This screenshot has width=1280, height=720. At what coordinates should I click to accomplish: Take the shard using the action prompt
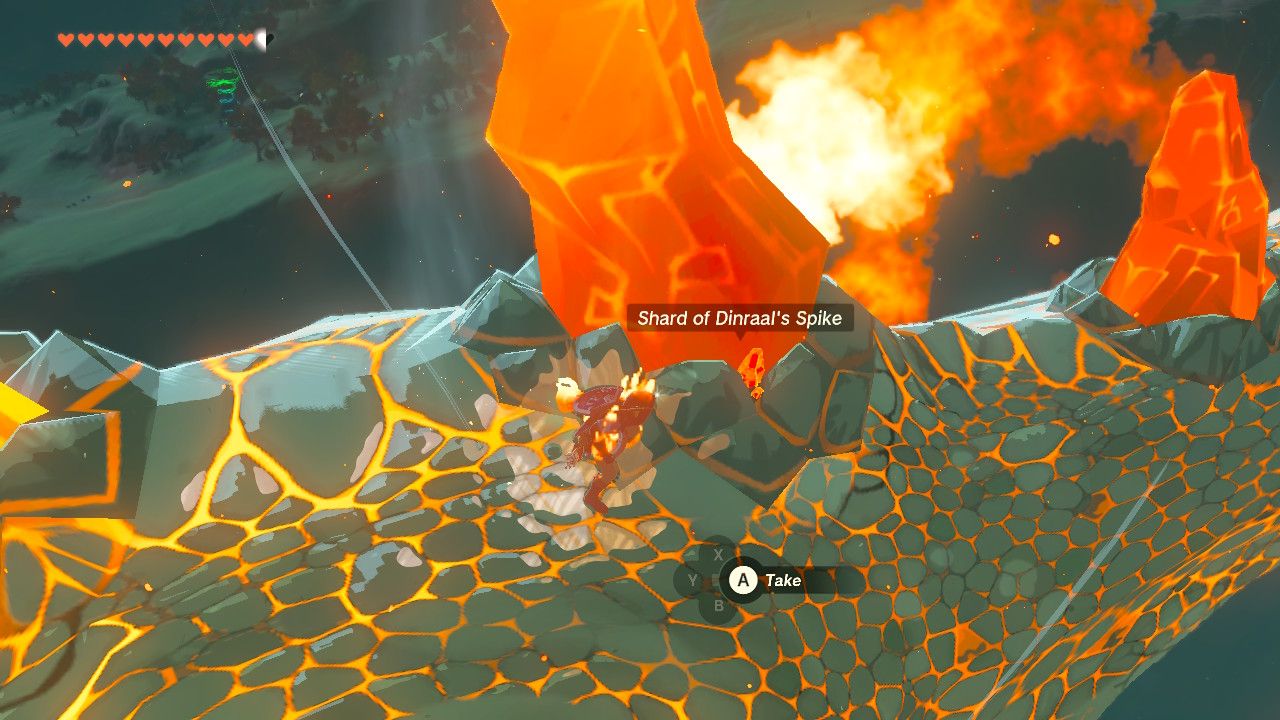(743, 582)
